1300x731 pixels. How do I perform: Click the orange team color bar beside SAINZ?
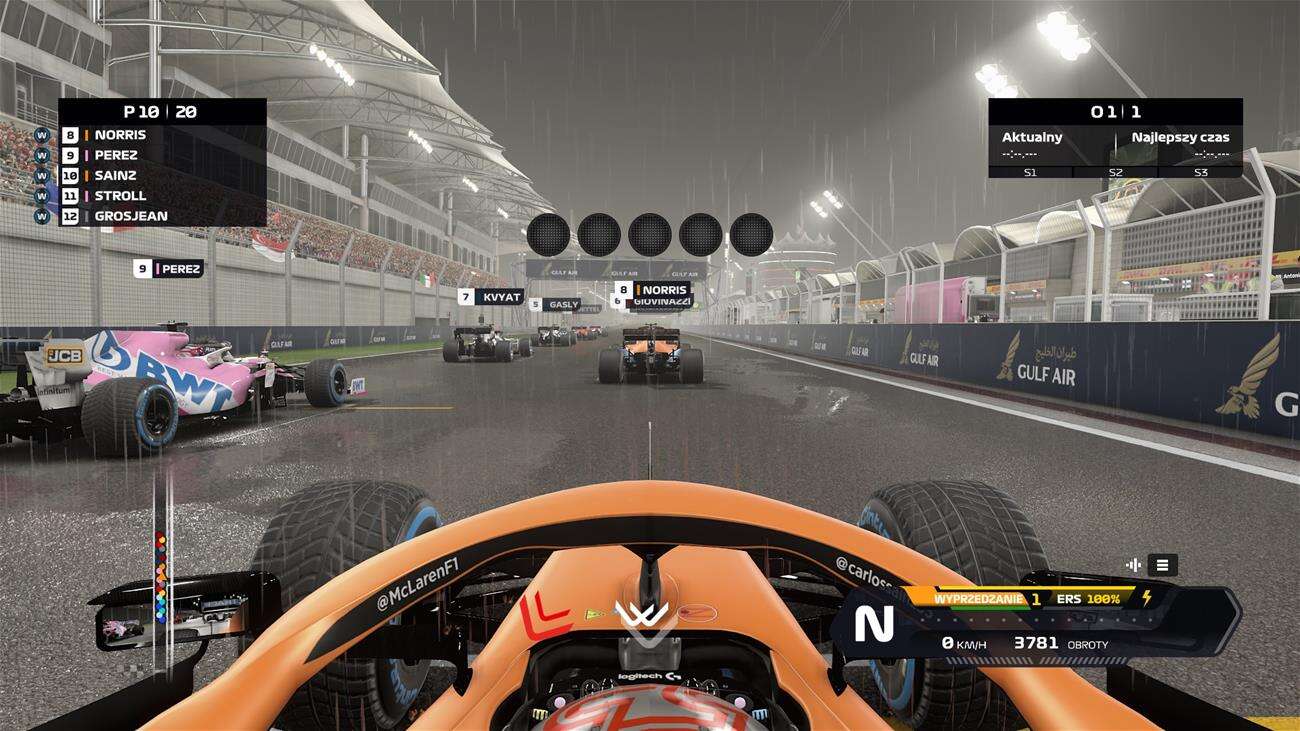point(86,176)
